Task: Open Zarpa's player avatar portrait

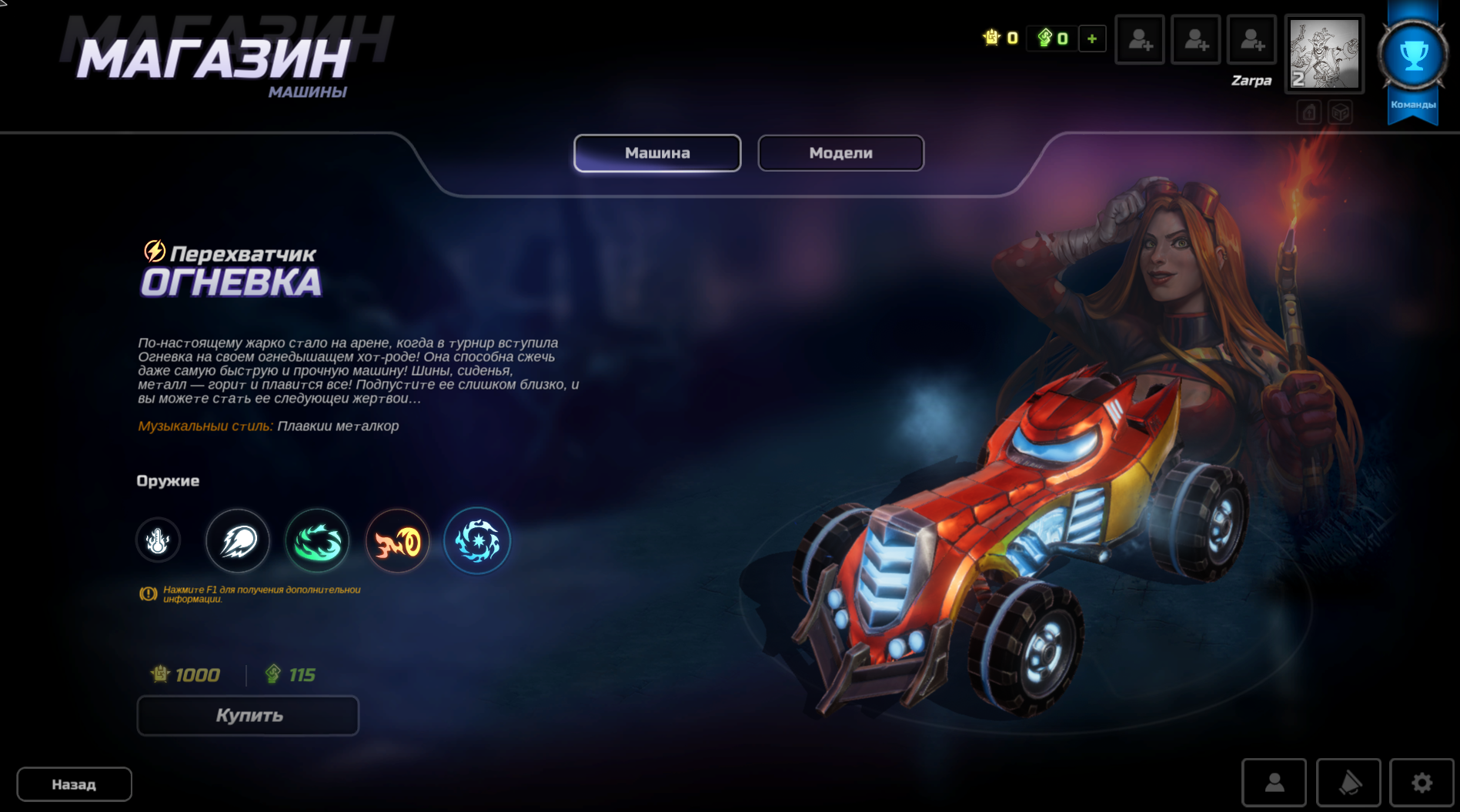Action: point(1324,54)
